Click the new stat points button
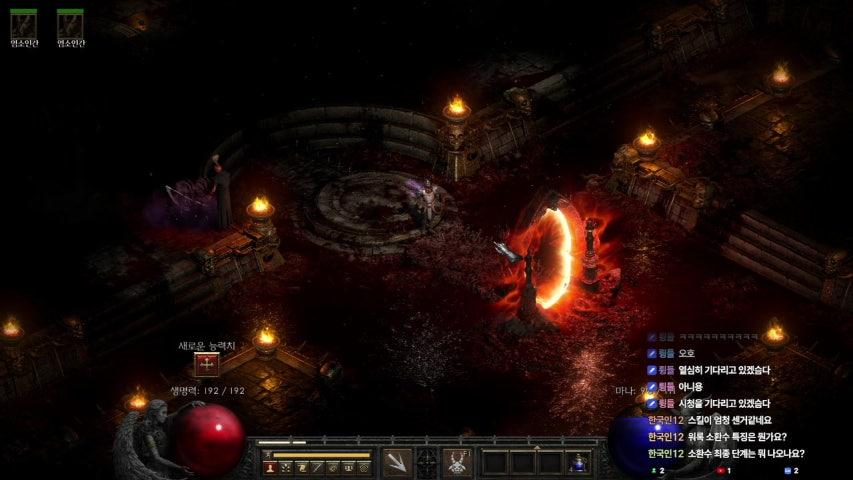Viewport: 853px width, 480px height. coord(208,365)
